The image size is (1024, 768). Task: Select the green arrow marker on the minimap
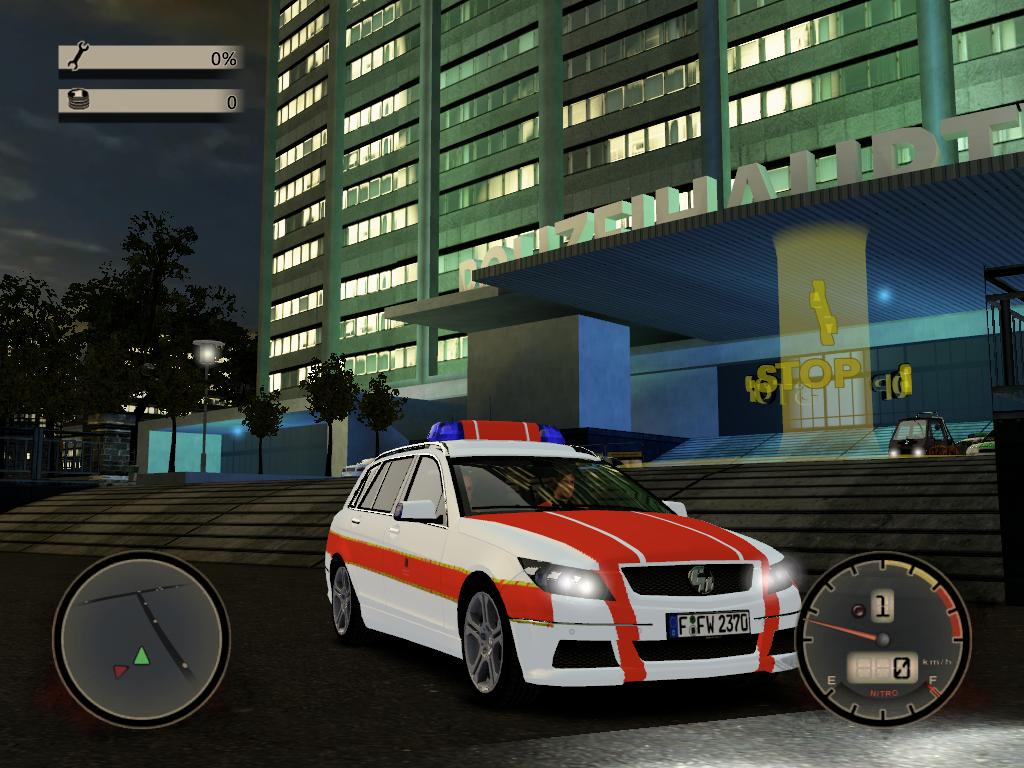(x=141, y=656)
